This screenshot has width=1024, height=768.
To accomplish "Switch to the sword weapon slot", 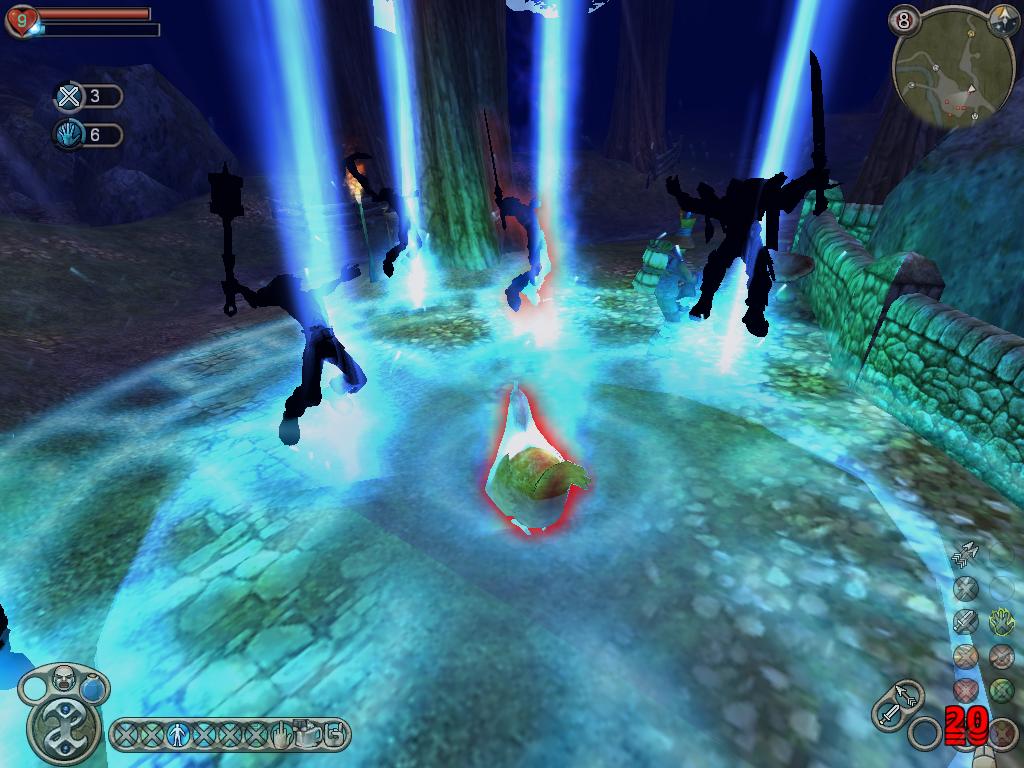I will (x=888, y=713).
